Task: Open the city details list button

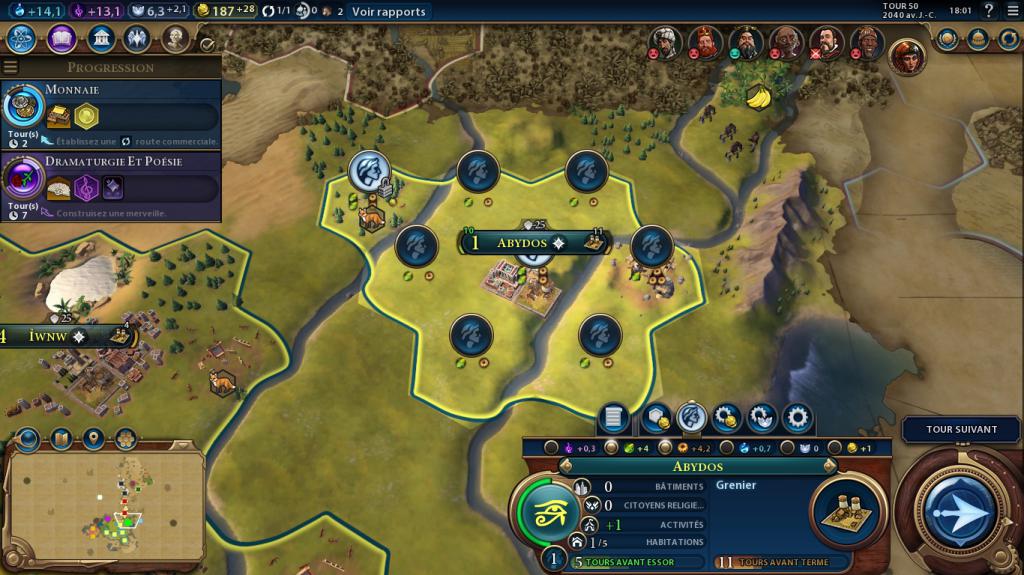Action: (x=613, y=418)
